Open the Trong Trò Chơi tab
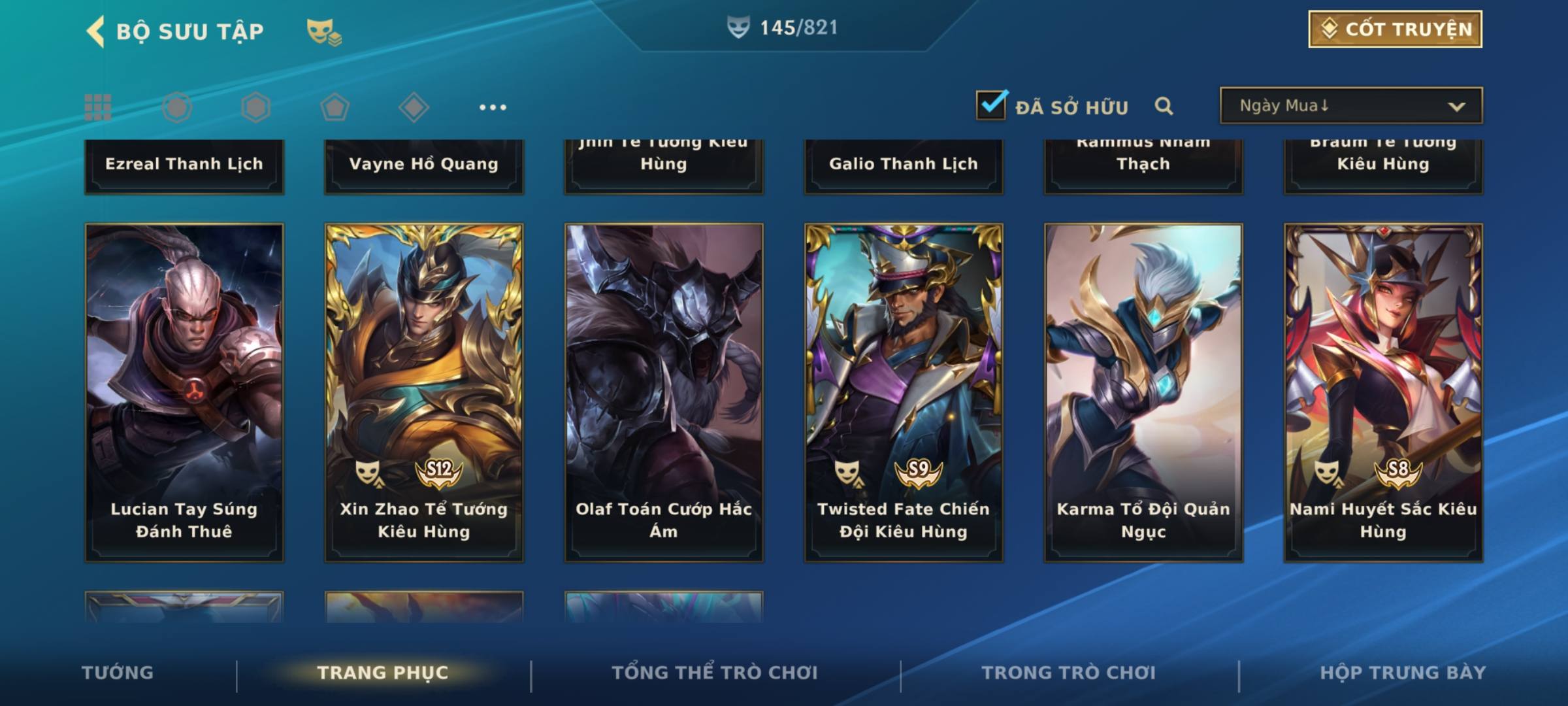Screen dimensions: 1568x706 pos(1069,673)
